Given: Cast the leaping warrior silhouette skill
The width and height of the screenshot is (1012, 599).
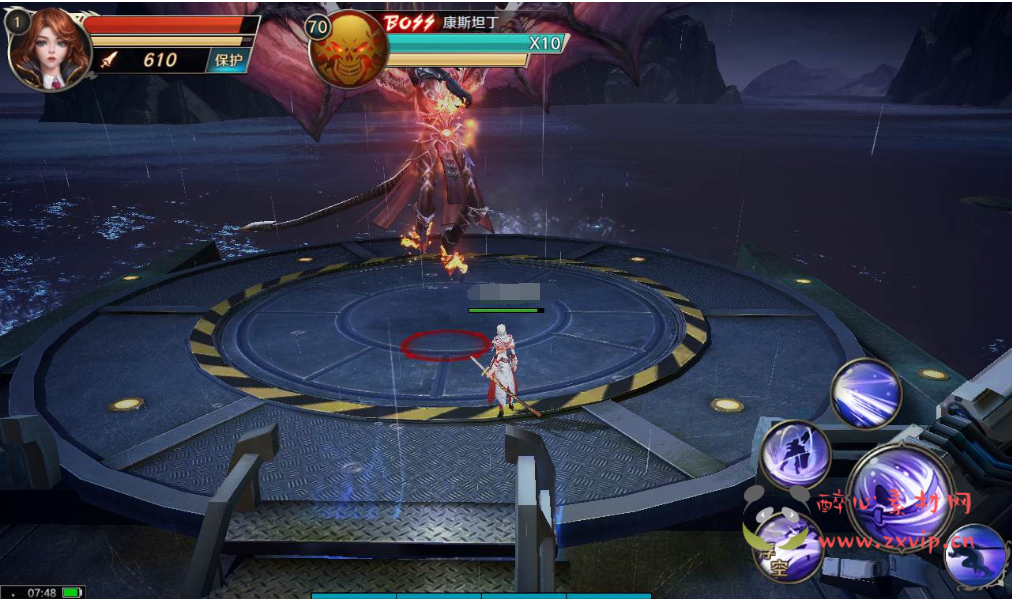Looking at the screenshot, I should pos(795,454).
